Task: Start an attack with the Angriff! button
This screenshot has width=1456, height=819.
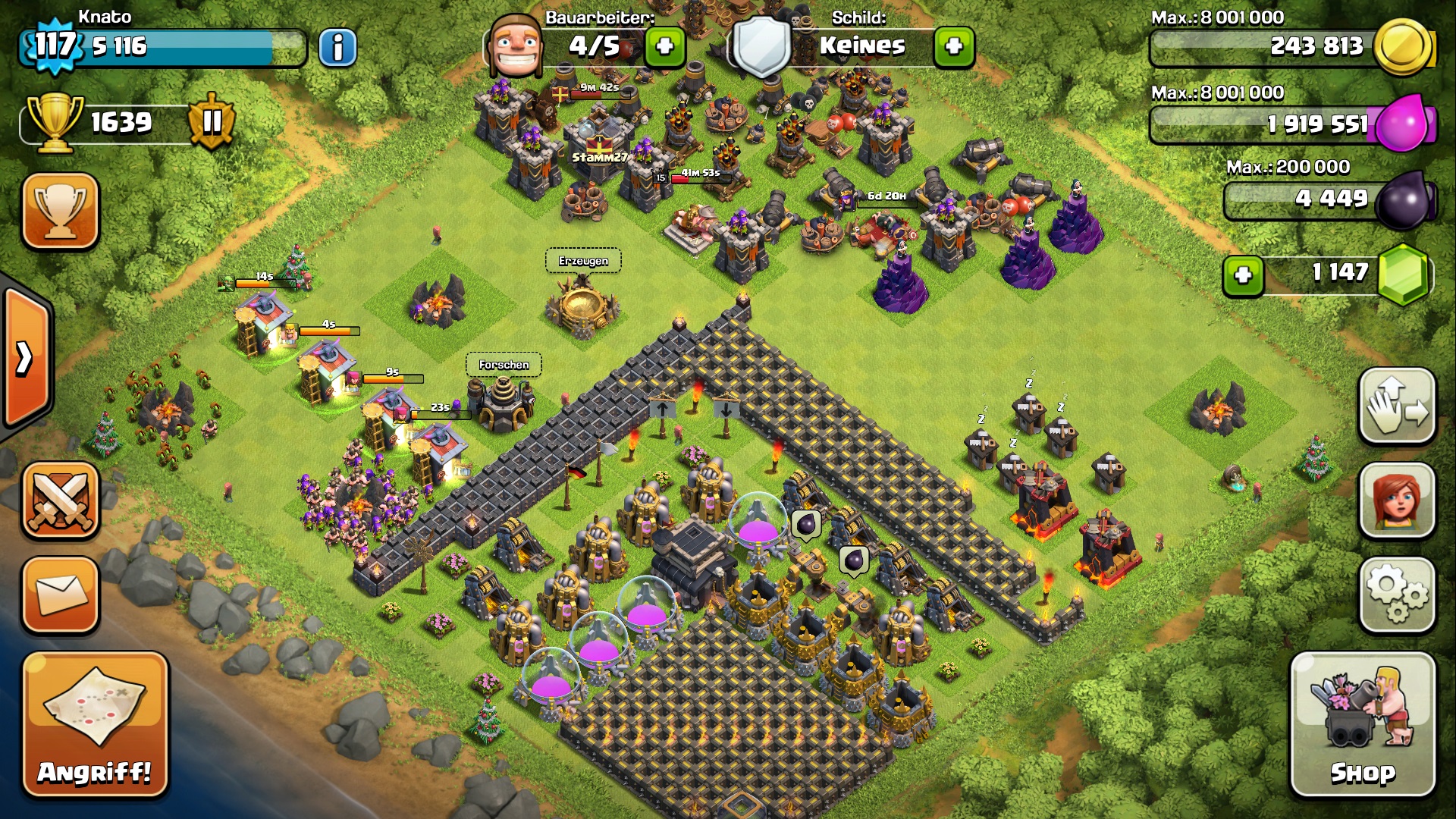Action: point(95,724)
